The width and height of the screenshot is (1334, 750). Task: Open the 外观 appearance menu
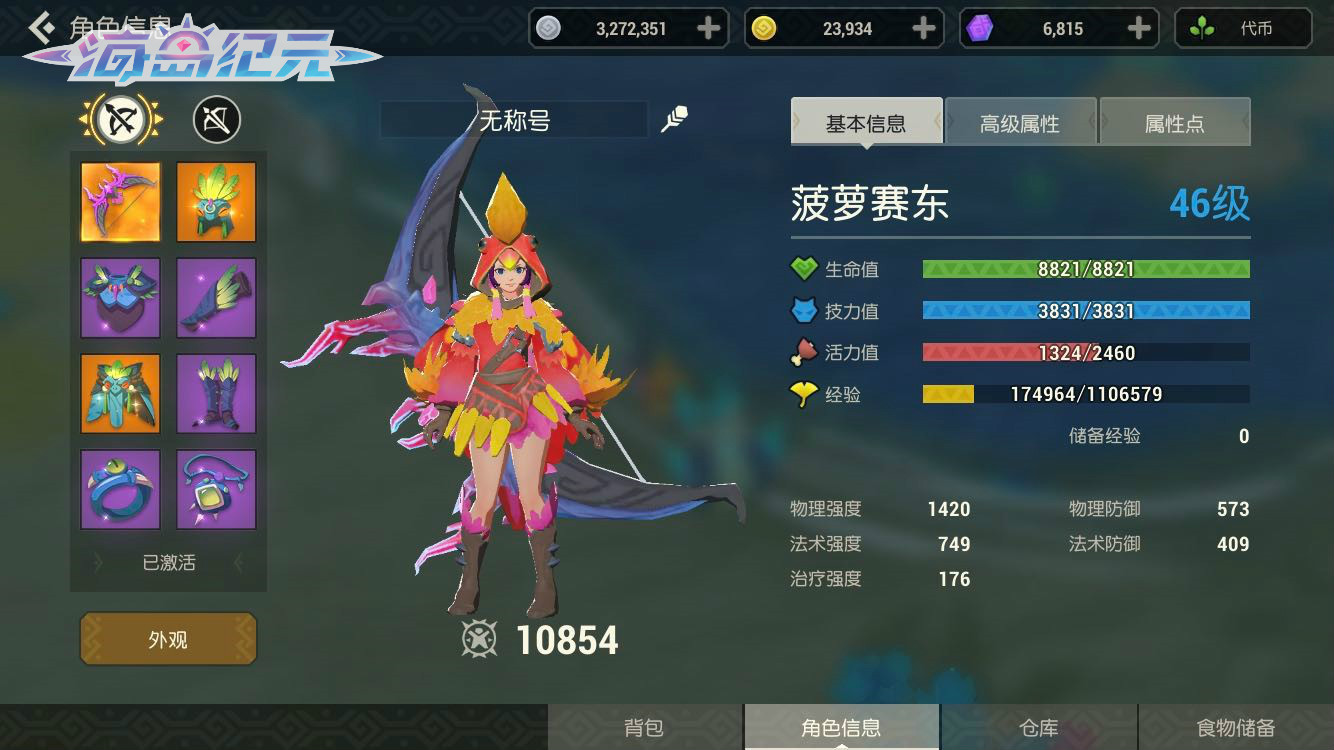point(168,639)
